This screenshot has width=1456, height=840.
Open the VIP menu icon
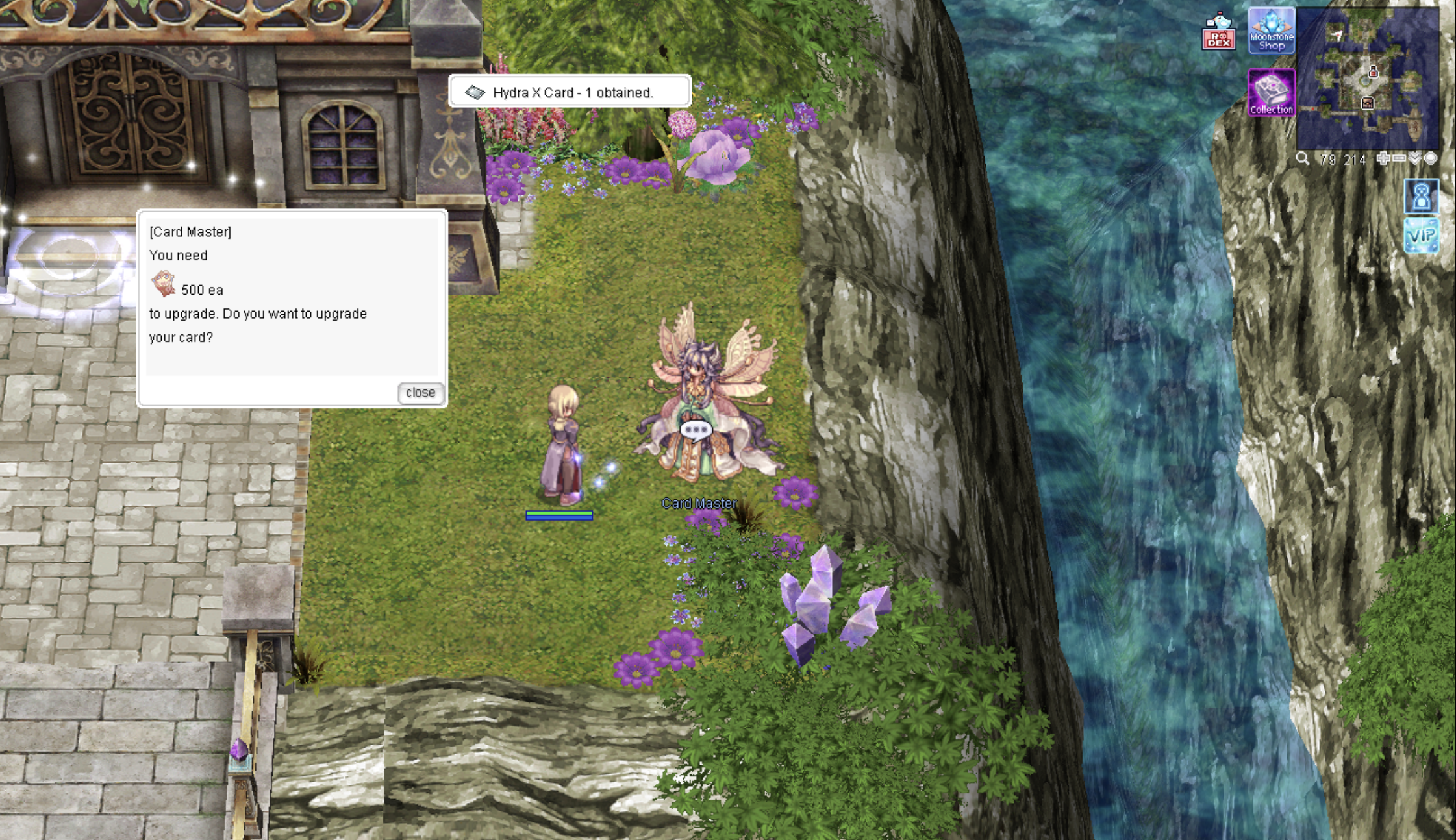pos(1421,236)
